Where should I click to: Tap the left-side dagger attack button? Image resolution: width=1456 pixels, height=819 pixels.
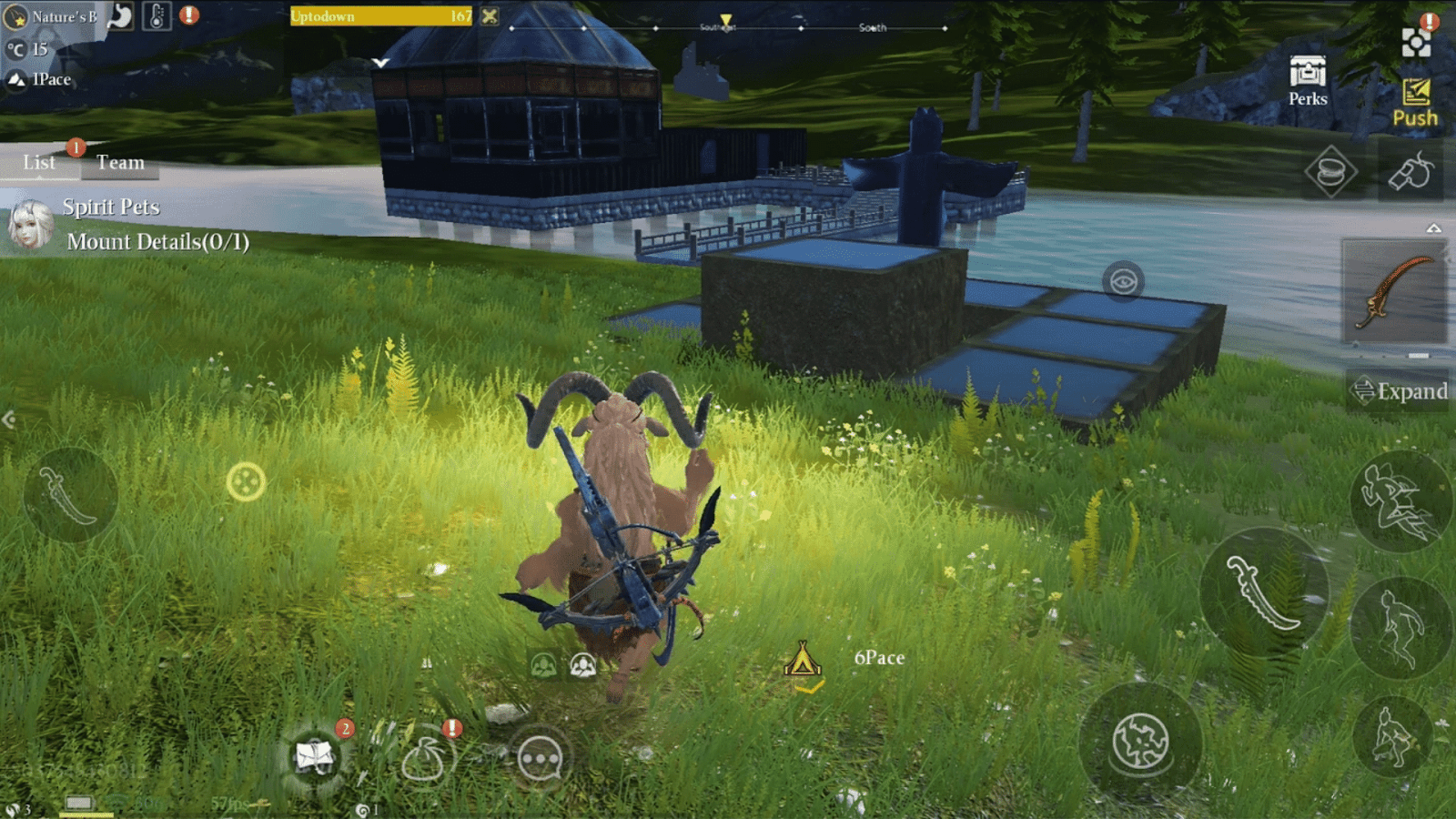[70, 496]
